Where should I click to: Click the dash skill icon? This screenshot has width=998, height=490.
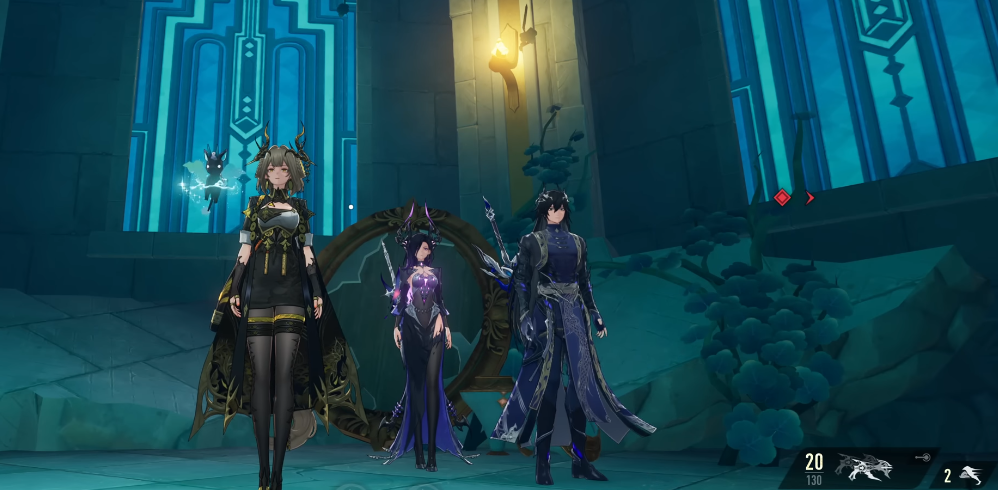point(970,474)
